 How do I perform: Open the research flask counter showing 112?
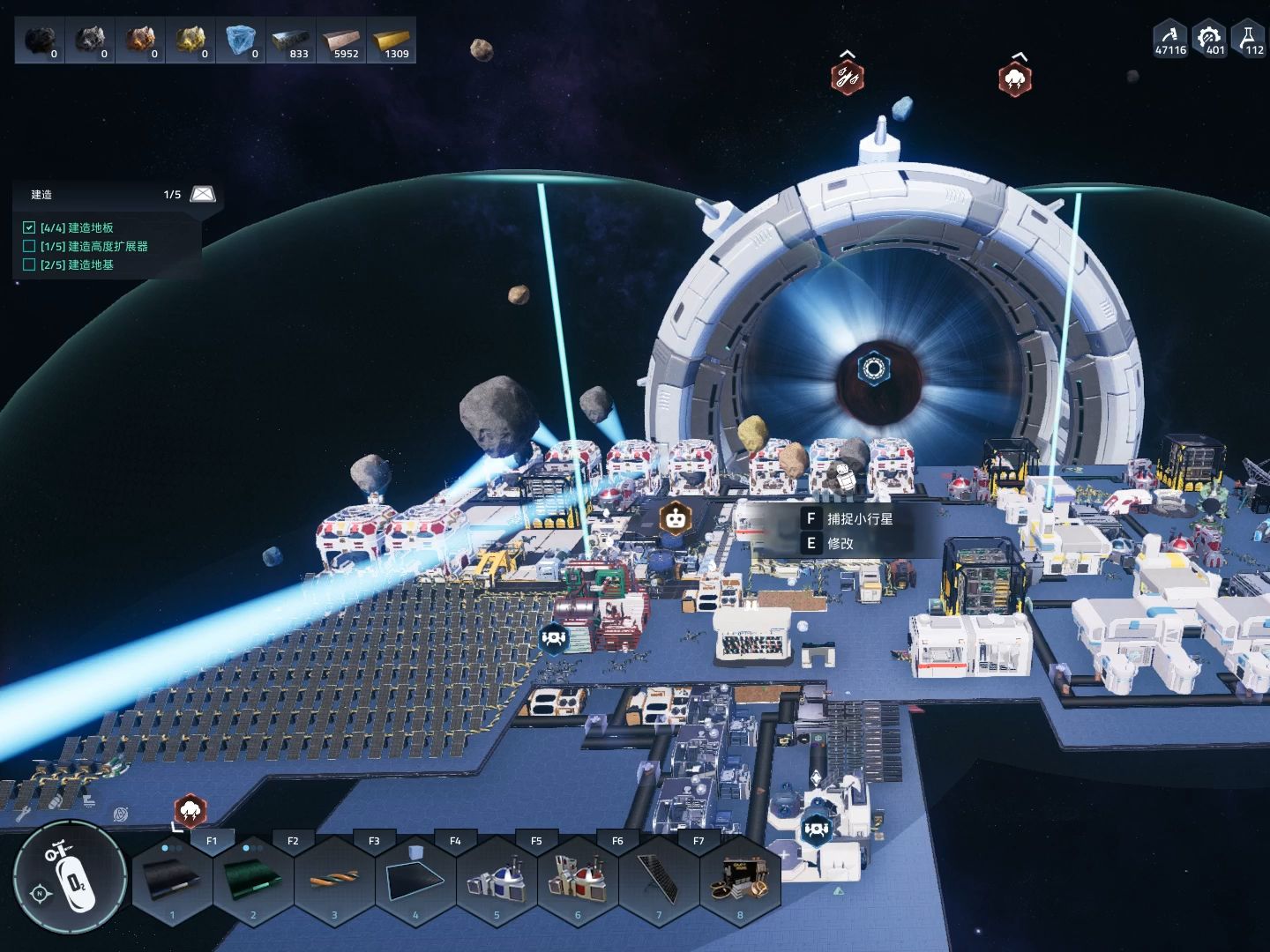[x=1249, y=39]
